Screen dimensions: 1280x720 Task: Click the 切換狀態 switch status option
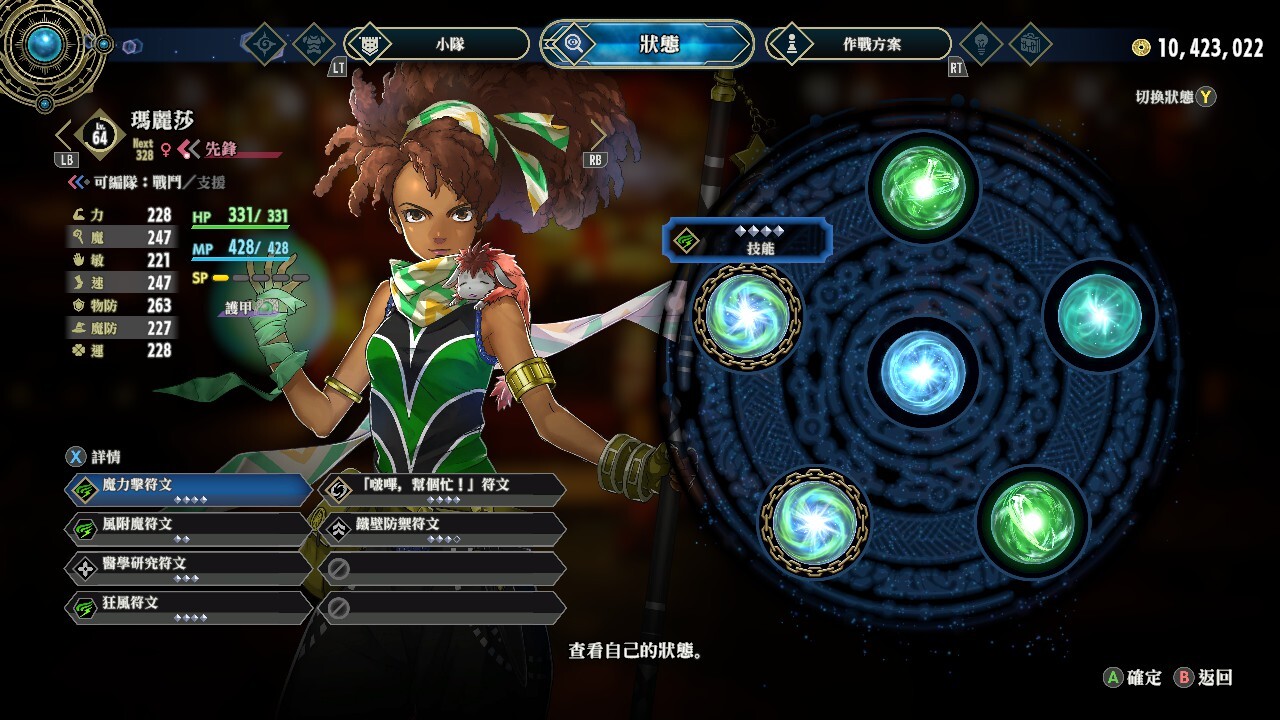point(1175,97)
